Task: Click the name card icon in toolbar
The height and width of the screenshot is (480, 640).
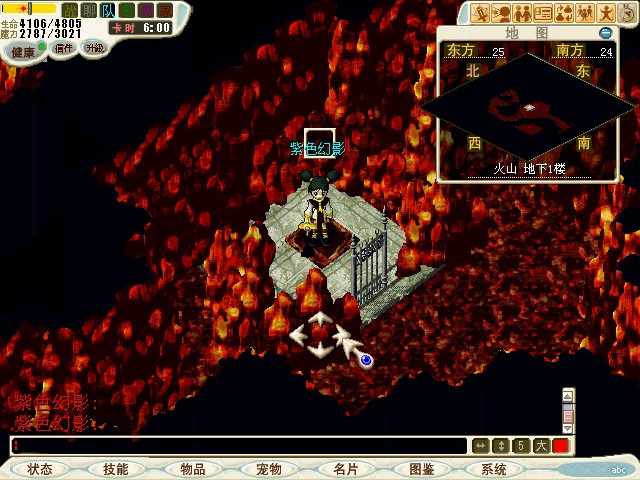Action: [543, 13]
